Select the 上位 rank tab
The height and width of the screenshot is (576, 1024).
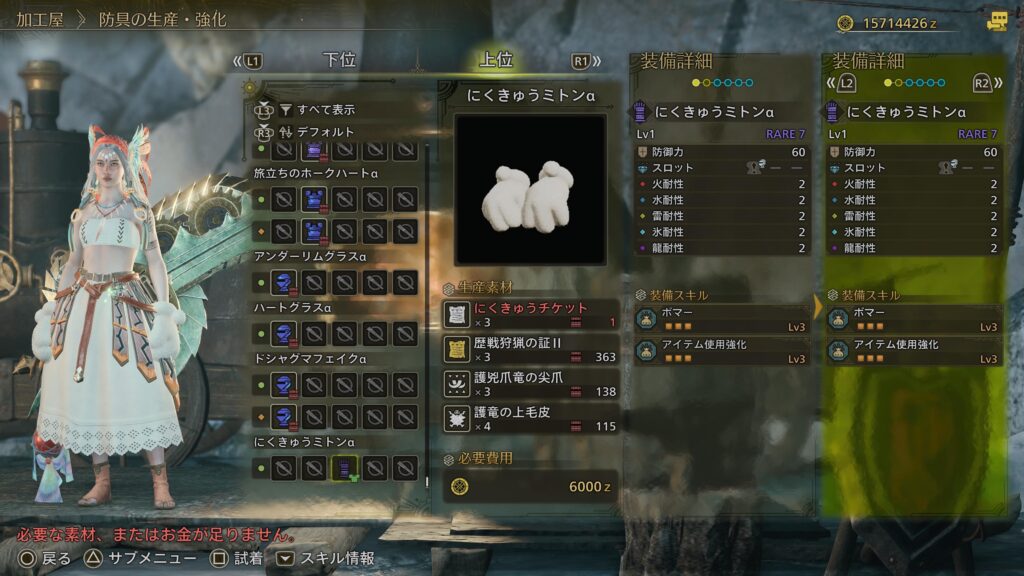coord(496,60)
